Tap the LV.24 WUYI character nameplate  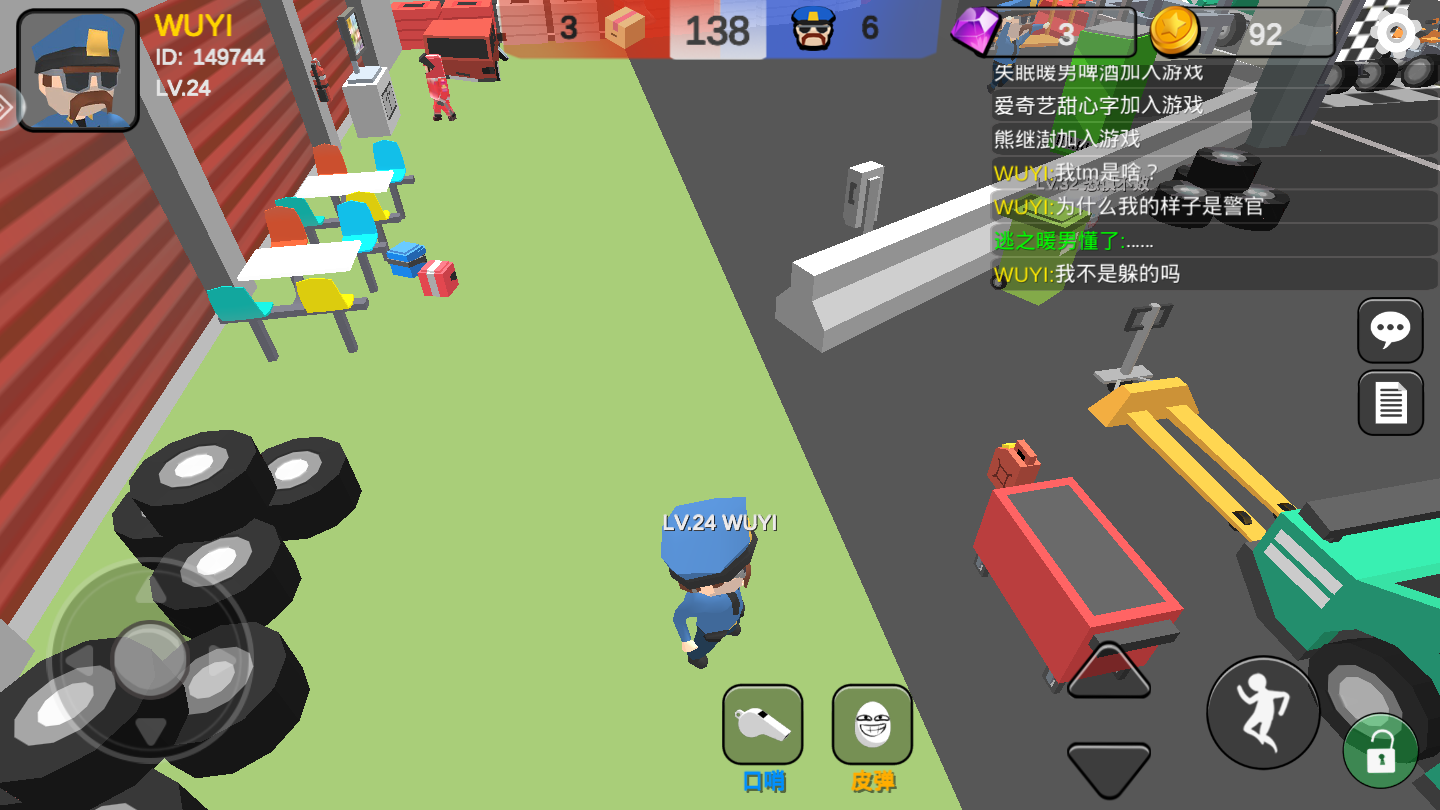(720, 521)
